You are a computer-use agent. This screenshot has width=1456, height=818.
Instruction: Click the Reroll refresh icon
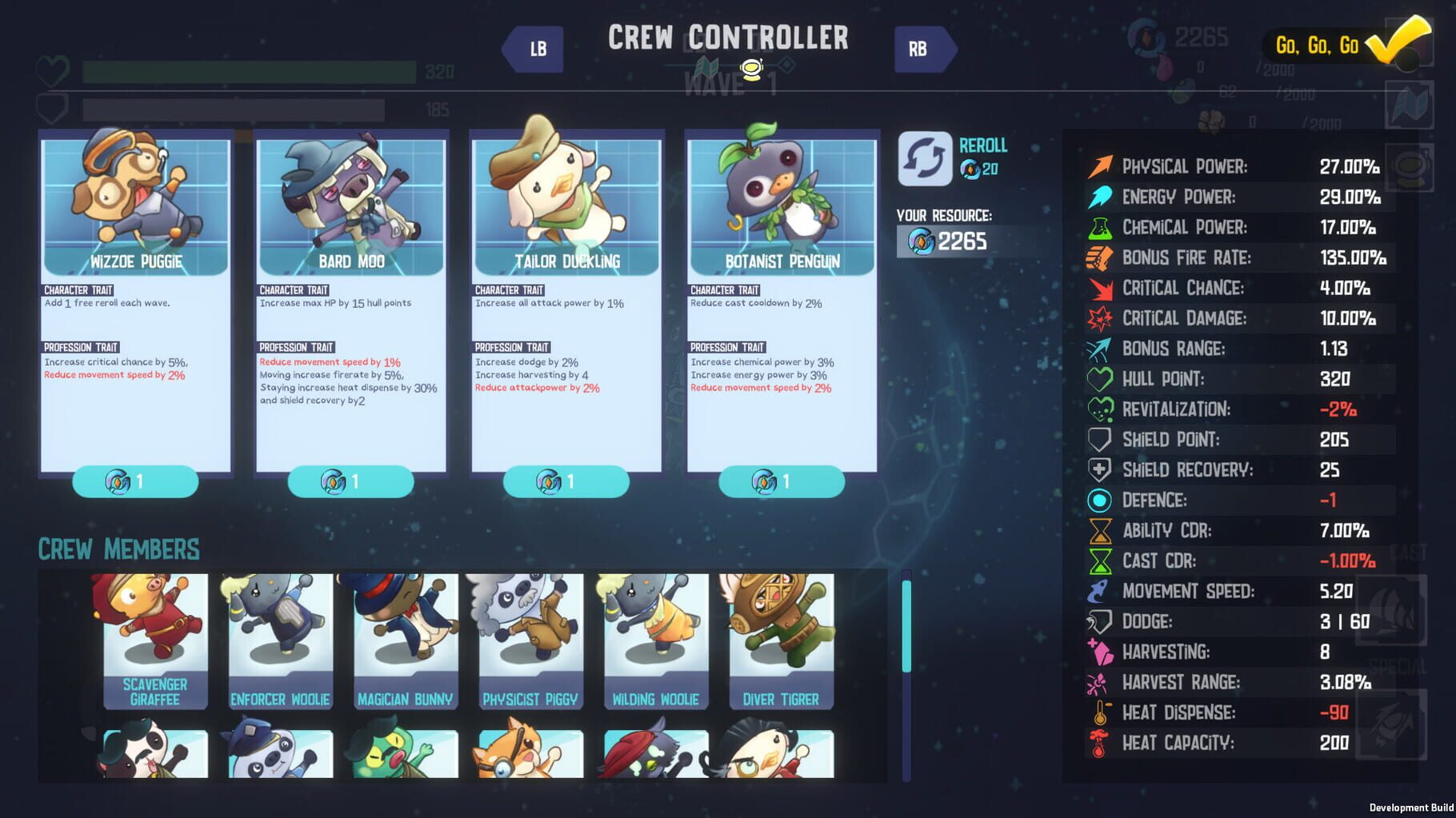click(x=924, y=157)
